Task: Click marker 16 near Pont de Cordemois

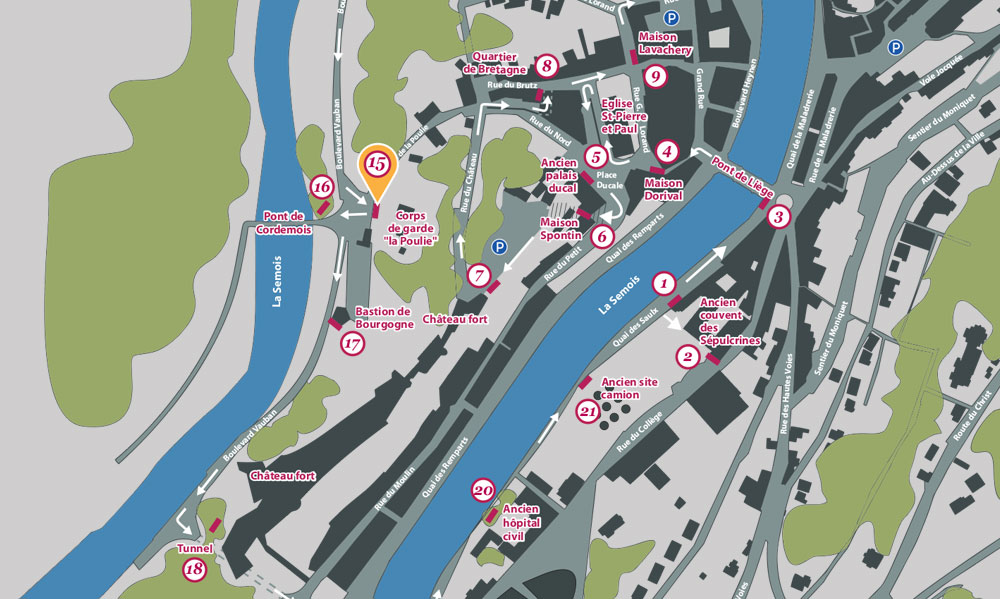Action: [x=322, y=186]
